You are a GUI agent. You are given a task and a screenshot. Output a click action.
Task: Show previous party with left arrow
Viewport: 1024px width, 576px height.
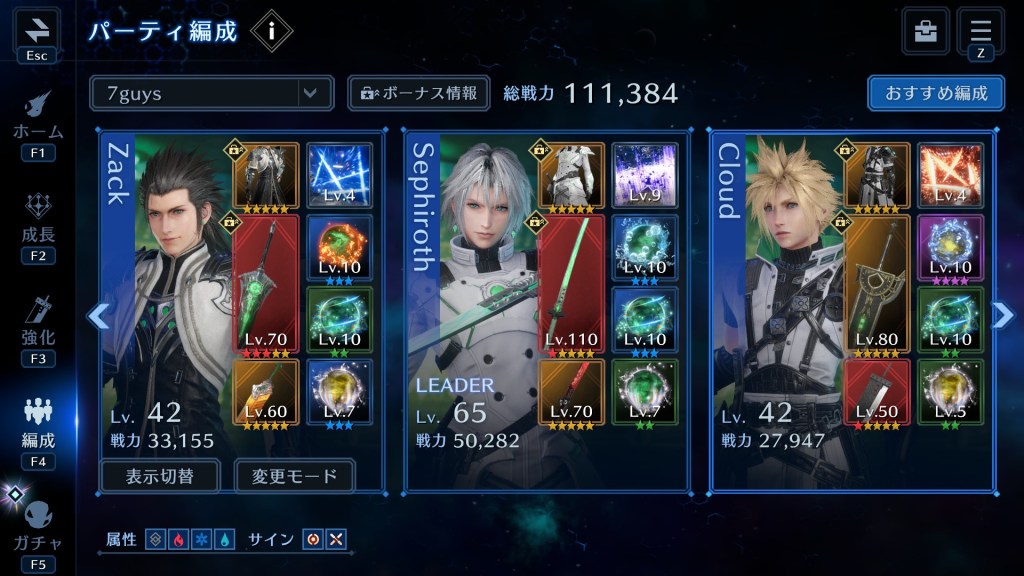tap(98, 316)
